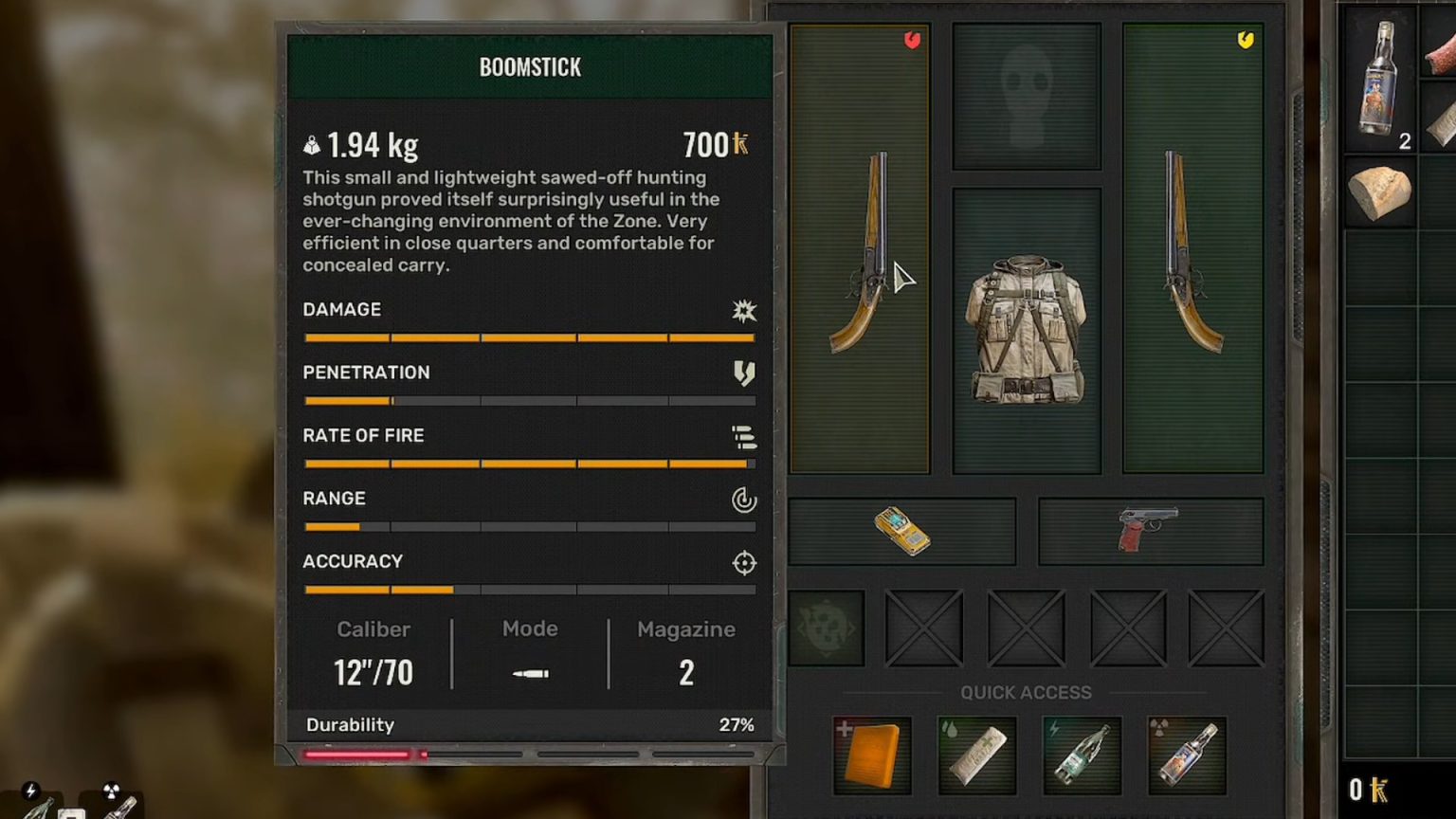
Task: Select the gas mask equipment slot
Action: (1026, 90)
